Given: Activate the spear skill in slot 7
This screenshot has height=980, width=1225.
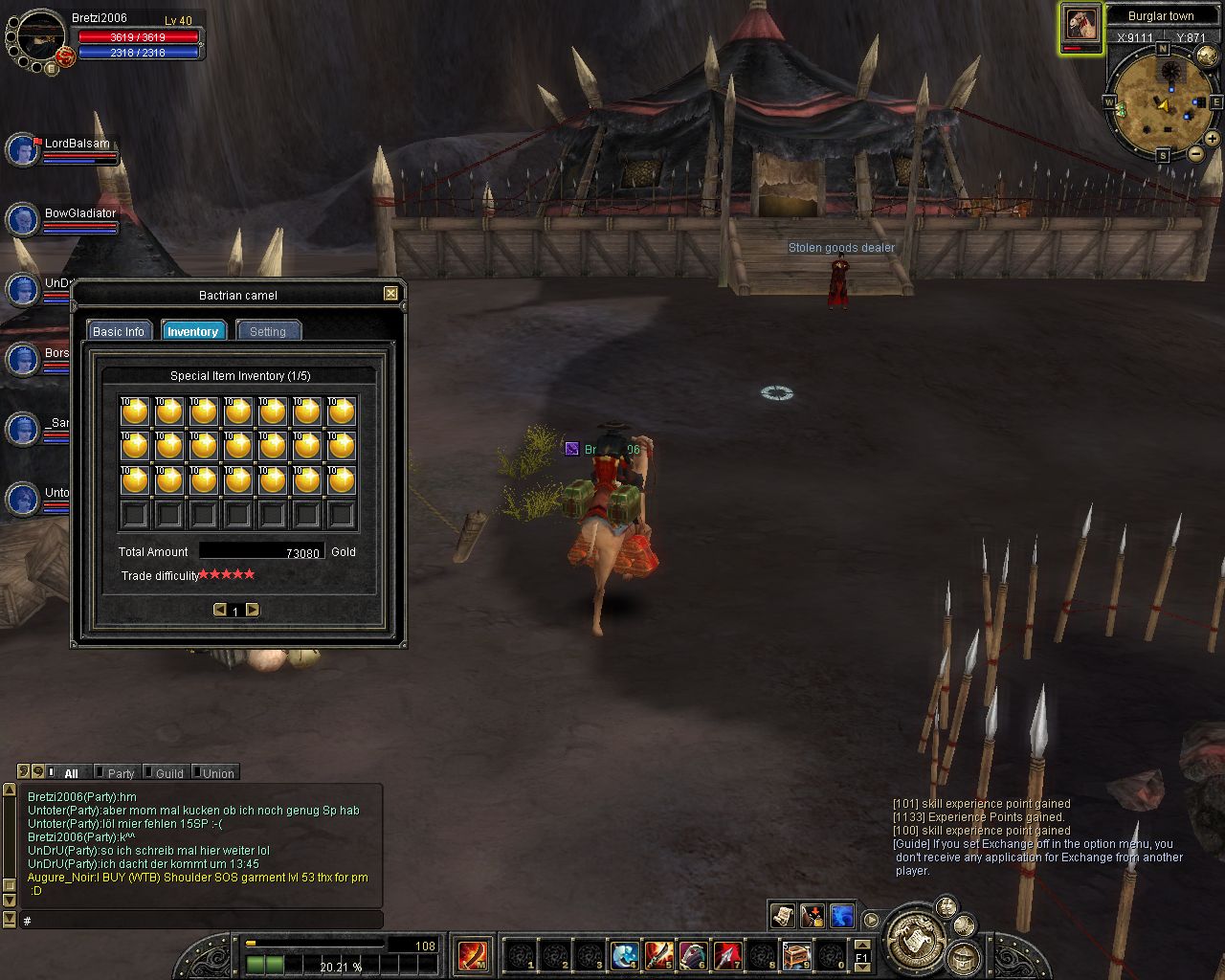Looking at the screenshot, I should click(727, 955).
